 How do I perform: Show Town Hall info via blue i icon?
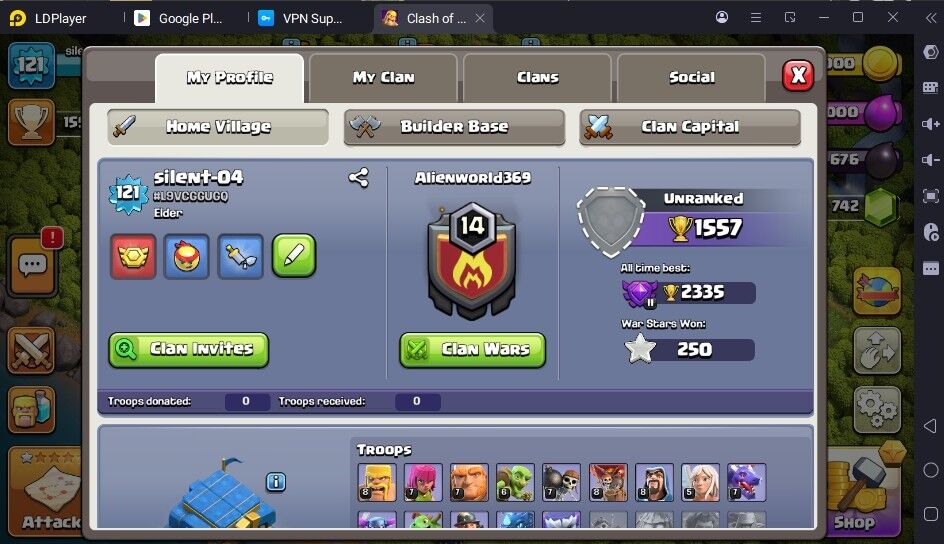[x=276, y=482]
